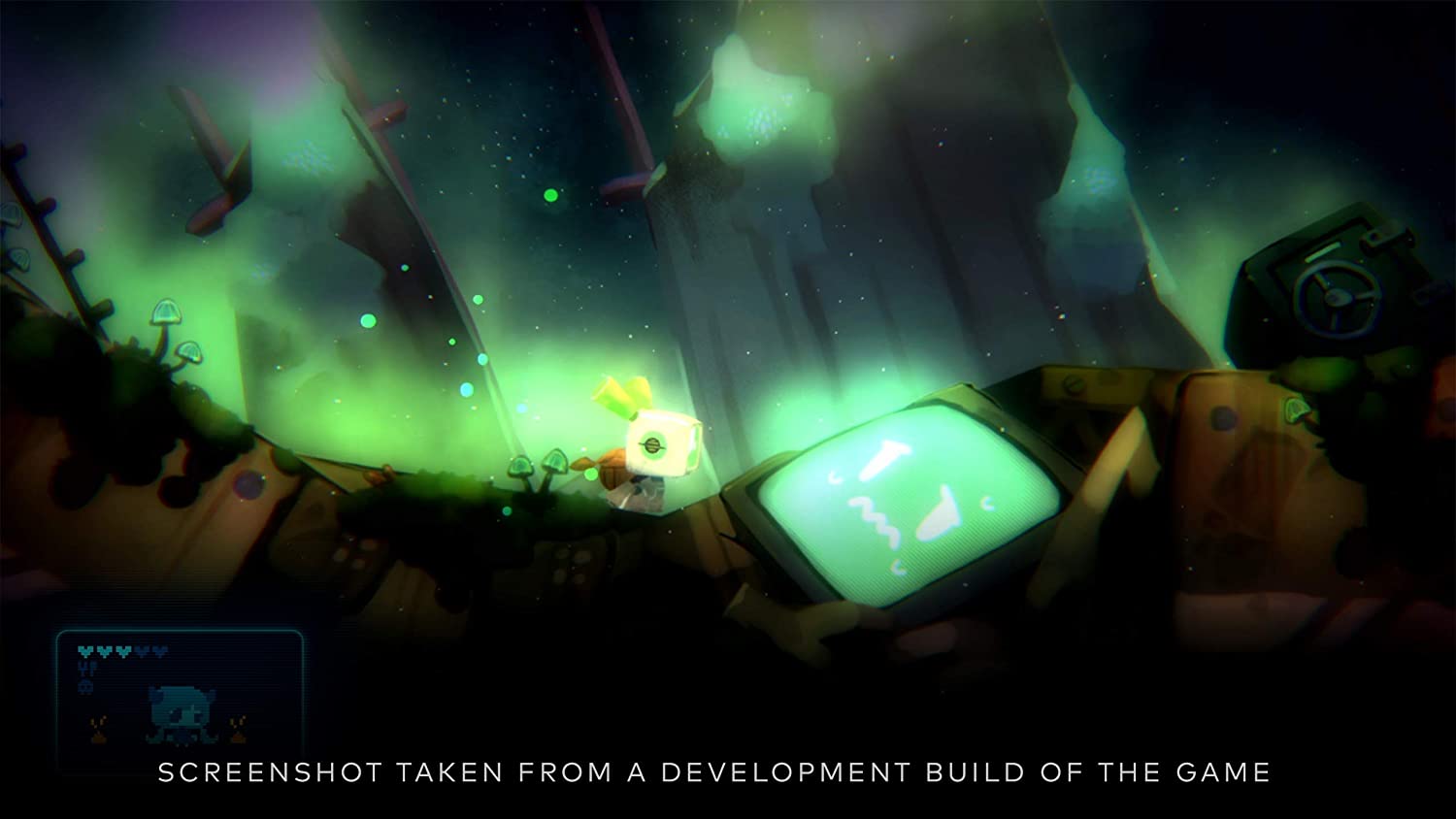Select the robot character's round eye badge
1456x819 pixels.
(x=652, y=445)
